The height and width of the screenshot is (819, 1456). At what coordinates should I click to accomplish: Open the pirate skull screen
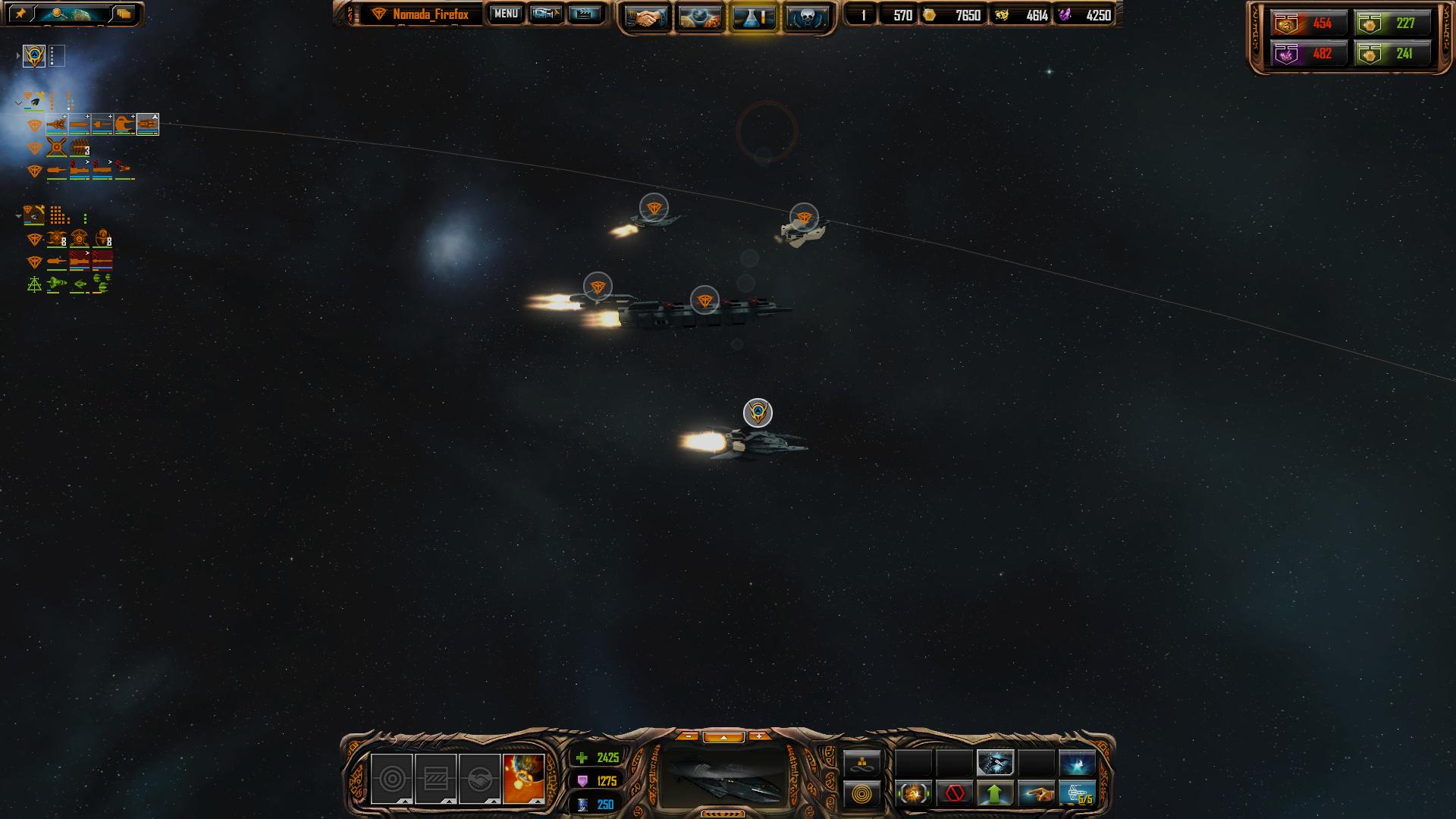point(806,17)
